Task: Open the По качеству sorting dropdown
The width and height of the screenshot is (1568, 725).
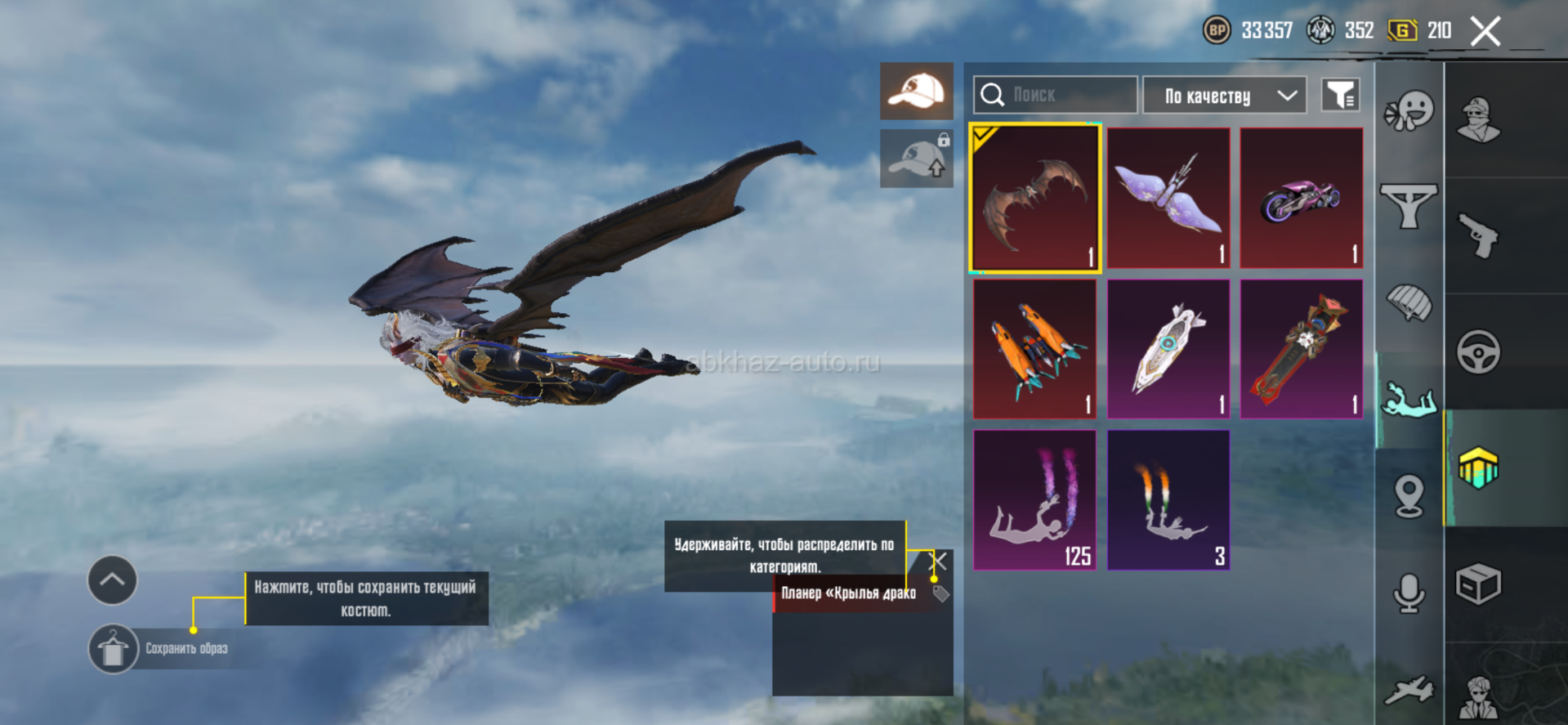Action: pos(1224,96)
